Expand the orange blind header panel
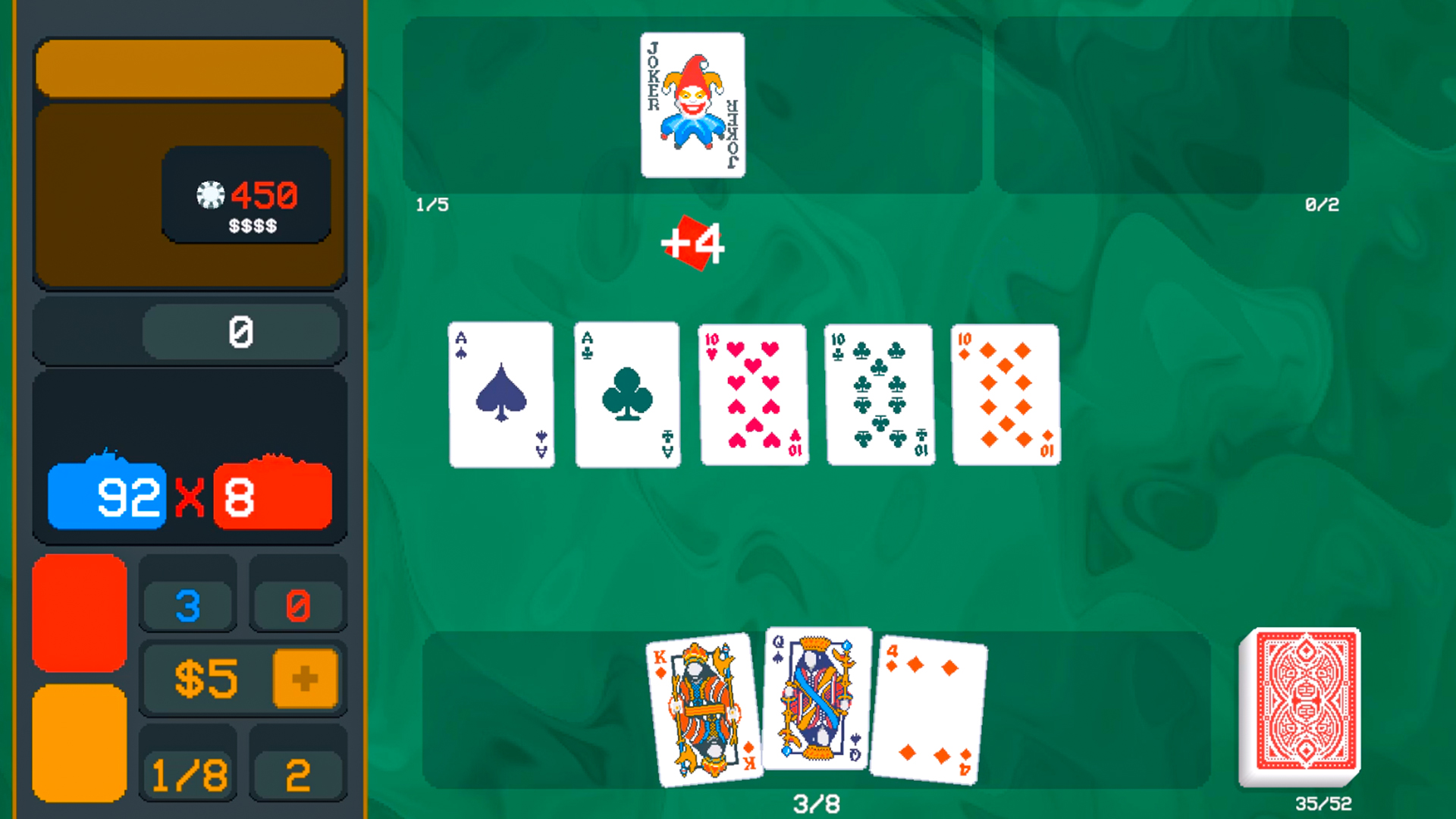Screen dimensions: 1456x819 188,68
